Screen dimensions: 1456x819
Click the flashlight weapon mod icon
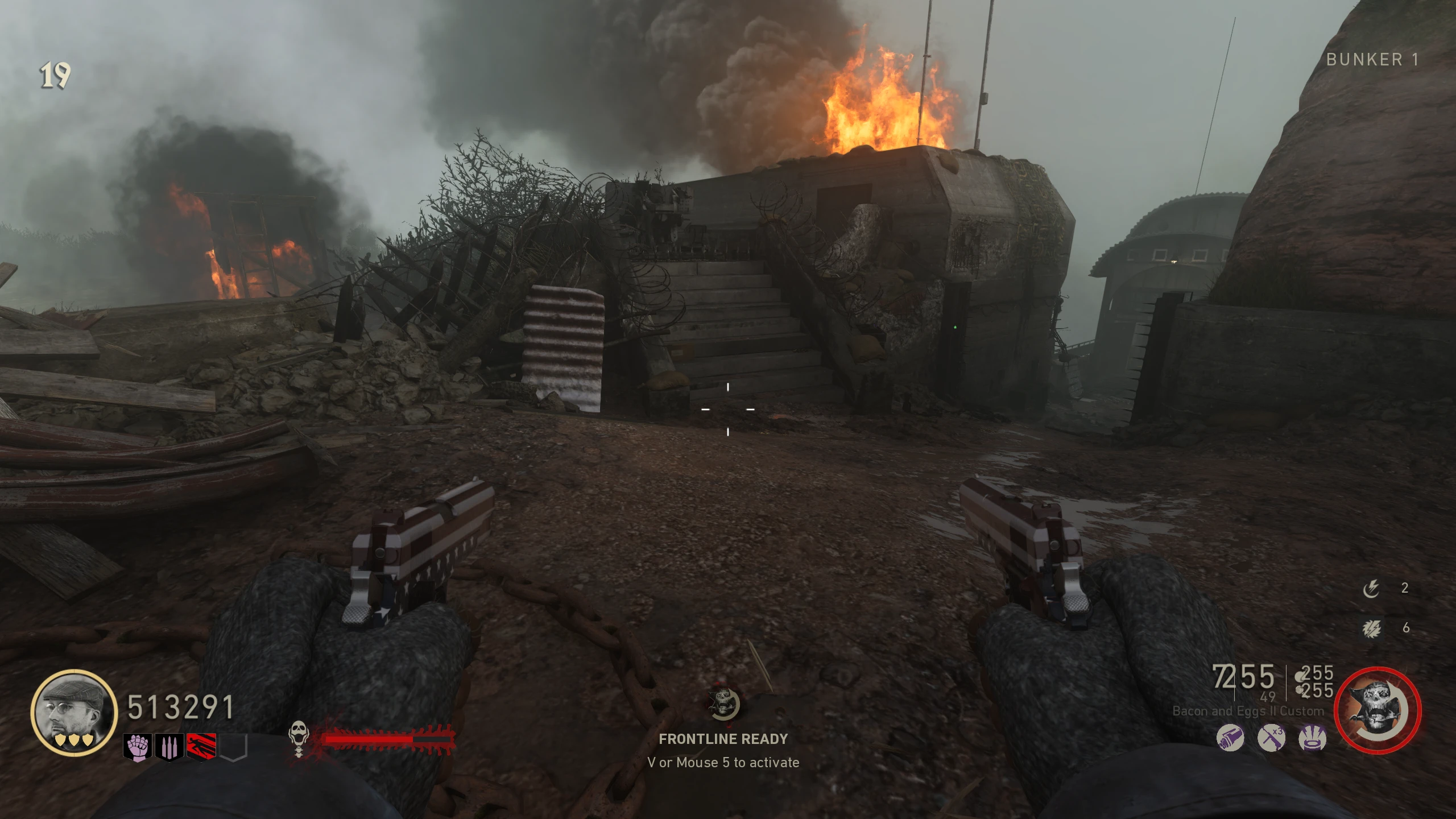[1230, 738]
